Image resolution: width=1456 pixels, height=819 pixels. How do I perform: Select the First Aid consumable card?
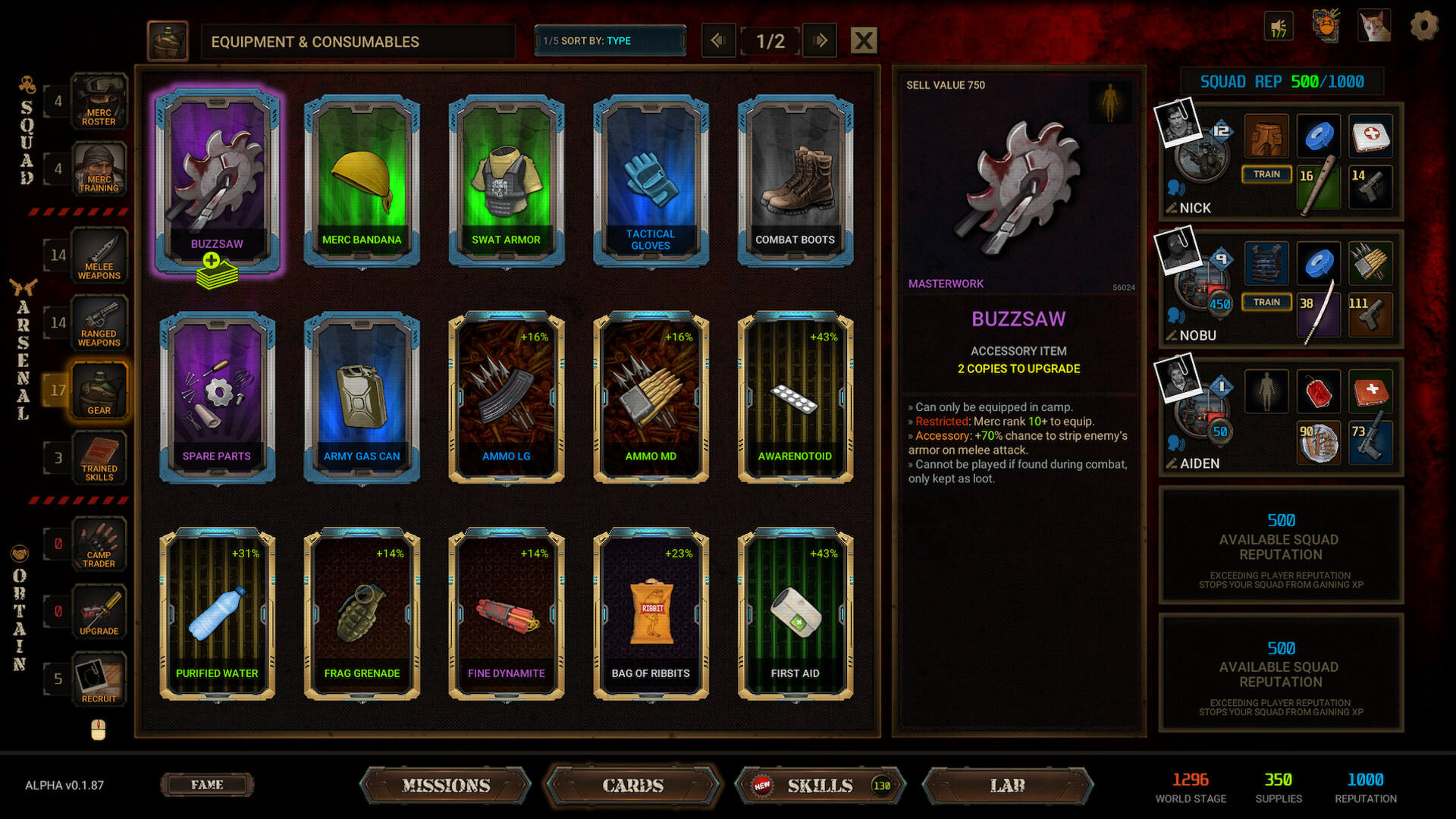pyautogui.click(x=795, y=613)
